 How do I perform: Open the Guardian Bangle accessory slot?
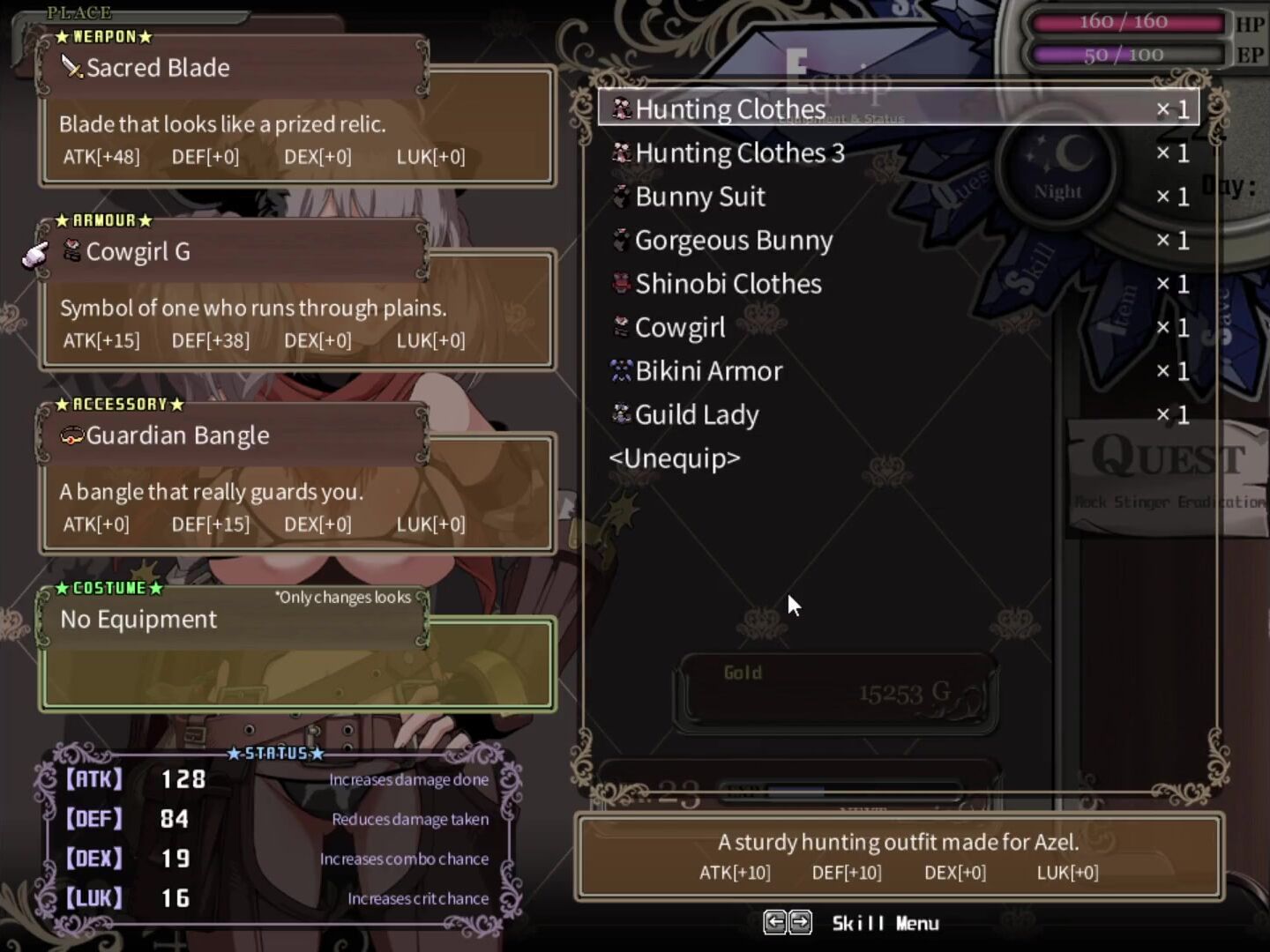point(177,435)
